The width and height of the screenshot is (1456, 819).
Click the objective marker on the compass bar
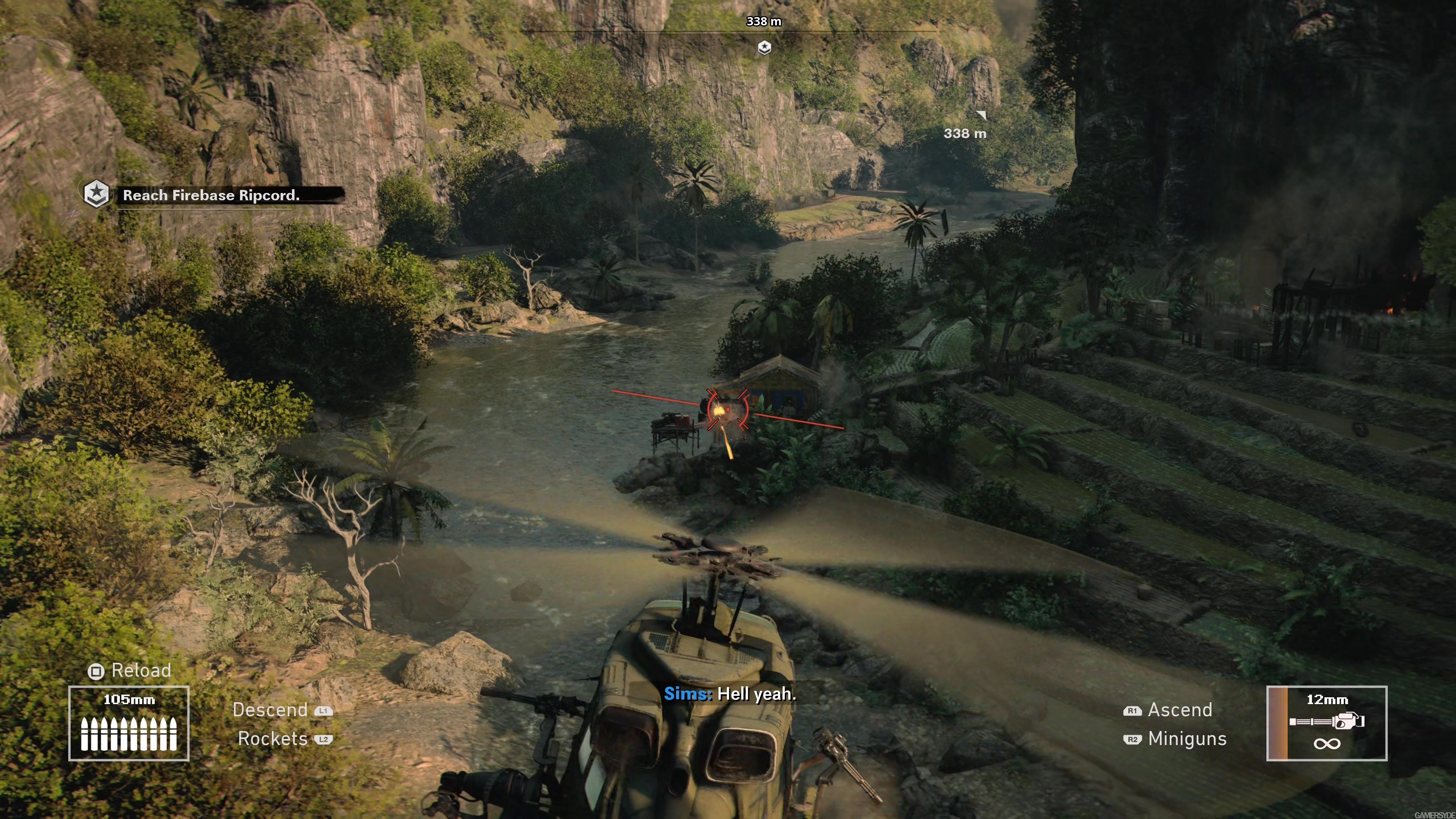764,47
